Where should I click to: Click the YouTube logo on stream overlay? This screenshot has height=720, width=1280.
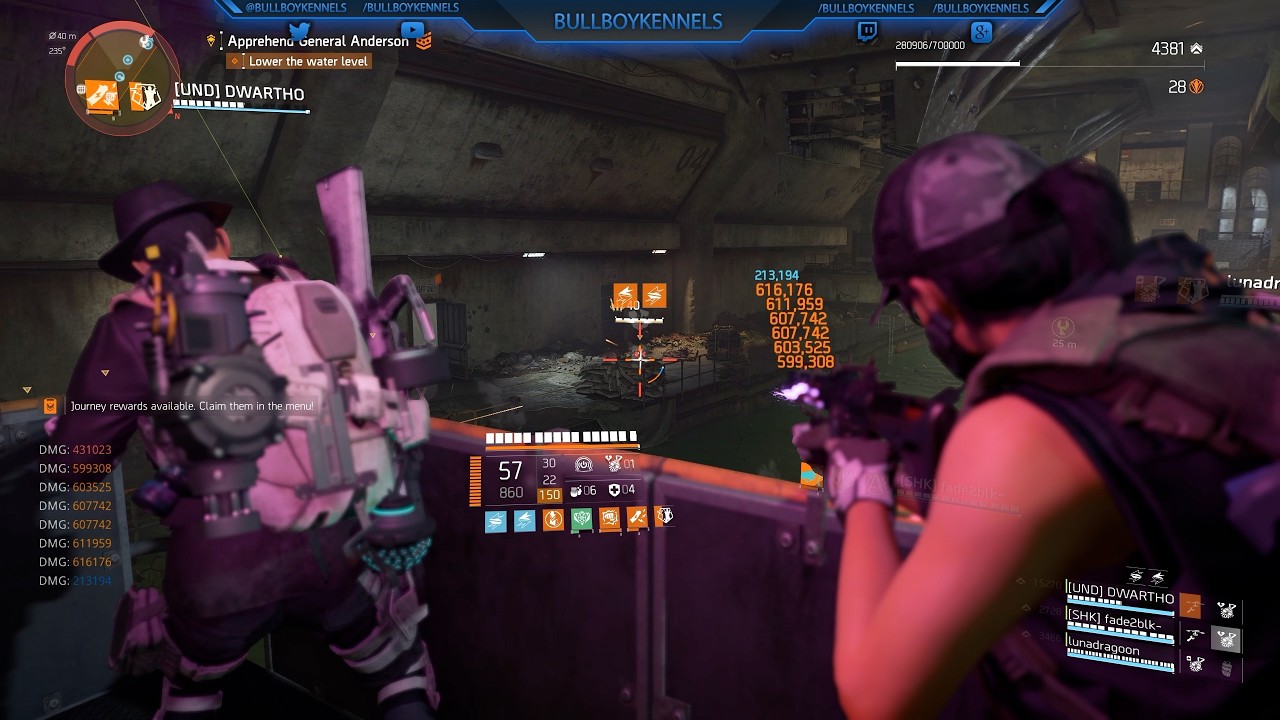410,32
